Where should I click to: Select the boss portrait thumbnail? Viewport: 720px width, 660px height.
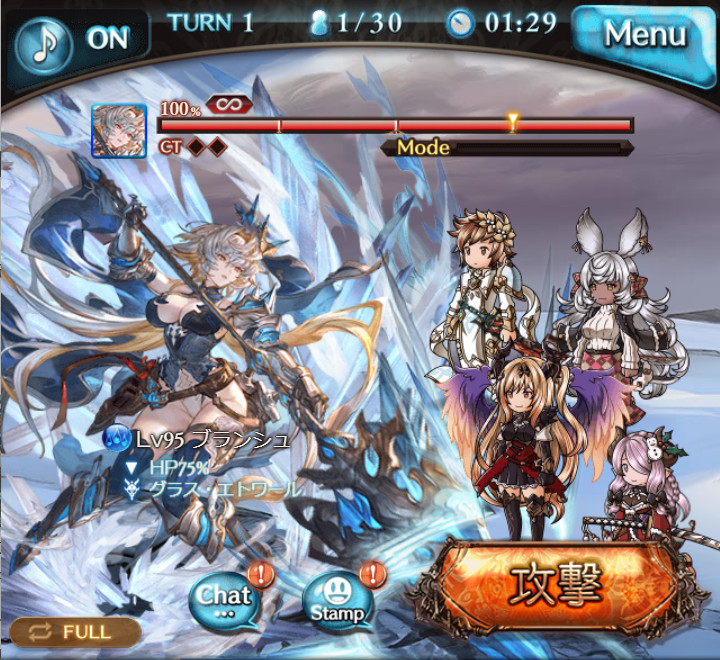coord(119,131)
